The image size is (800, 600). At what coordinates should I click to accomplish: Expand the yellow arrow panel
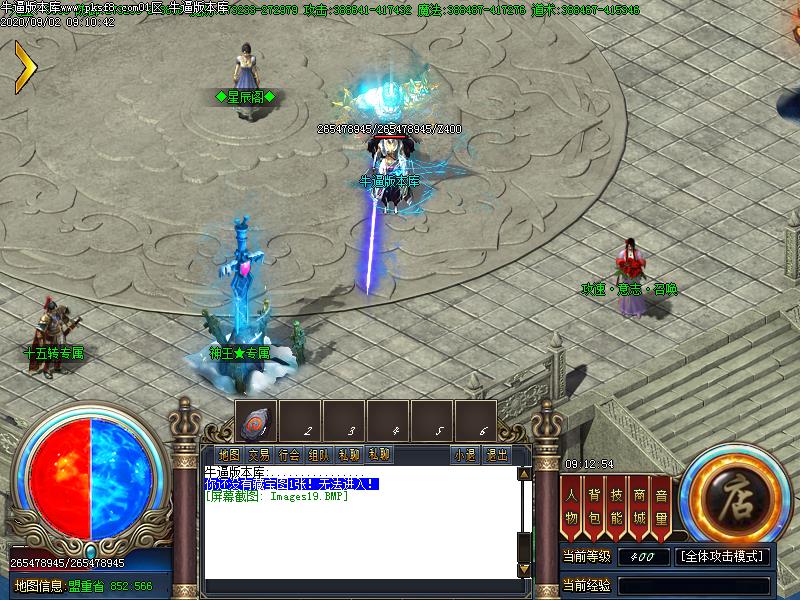point(25,68)
